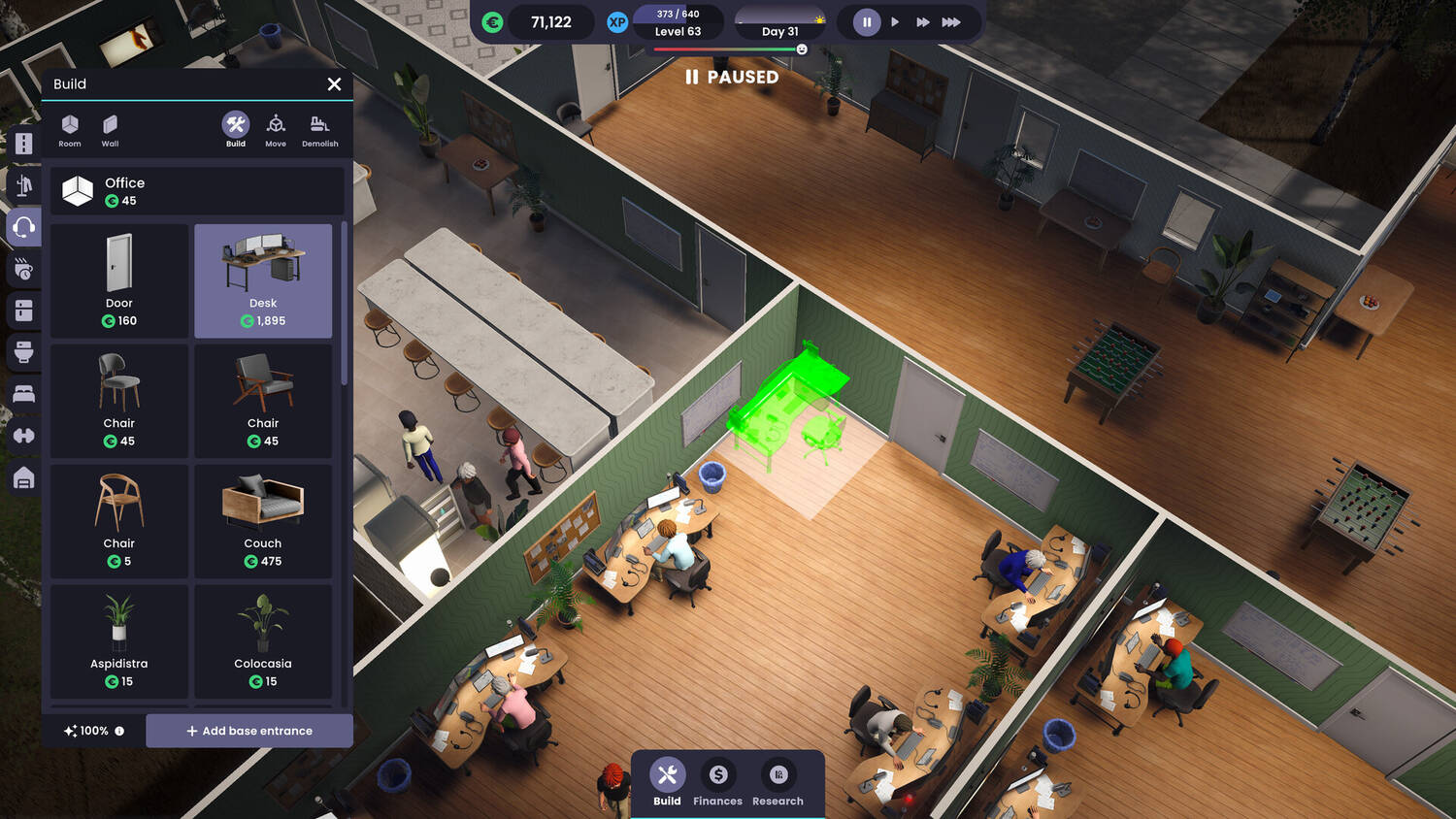1456x819 pixels.
Task: Open the Research menu
Action: [778, 782]
